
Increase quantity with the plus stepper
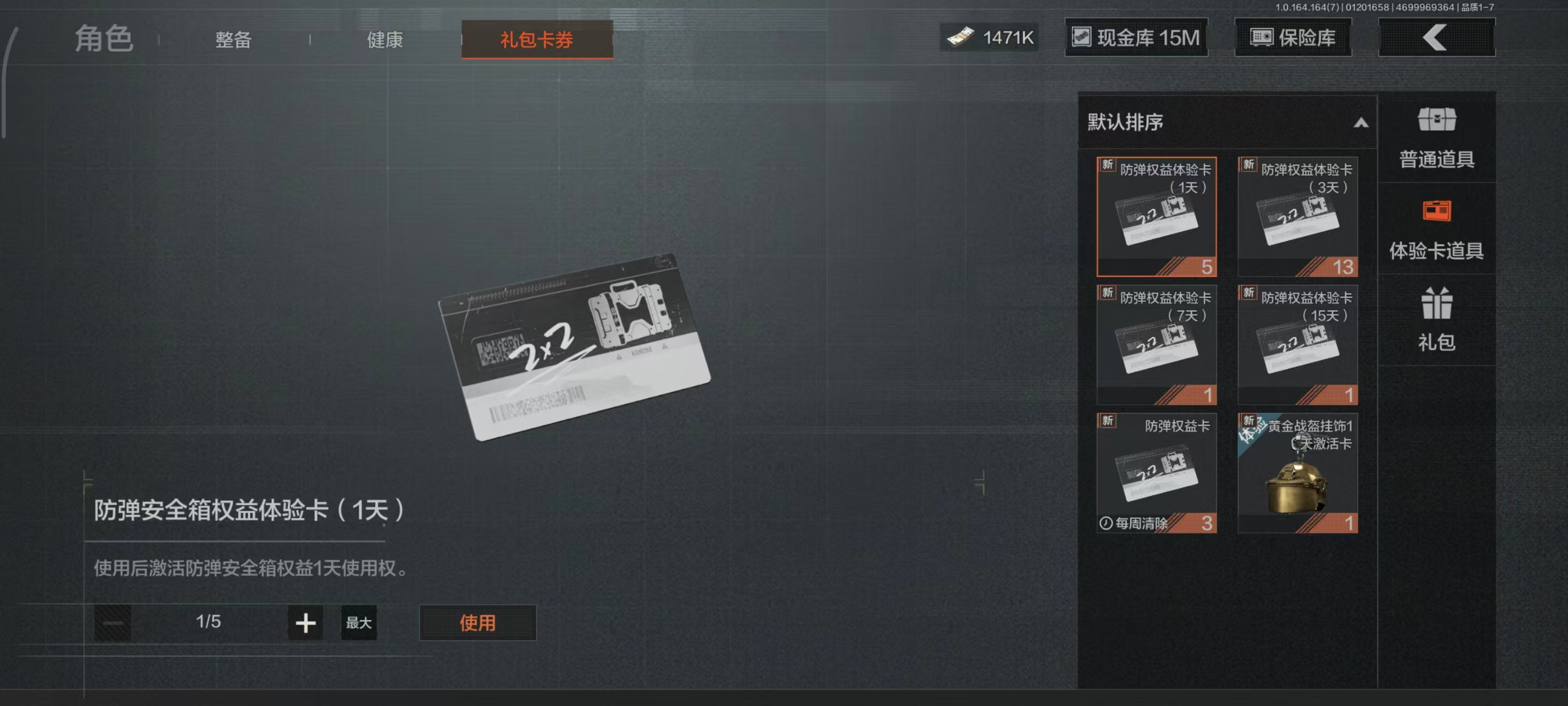pos(304,623)
